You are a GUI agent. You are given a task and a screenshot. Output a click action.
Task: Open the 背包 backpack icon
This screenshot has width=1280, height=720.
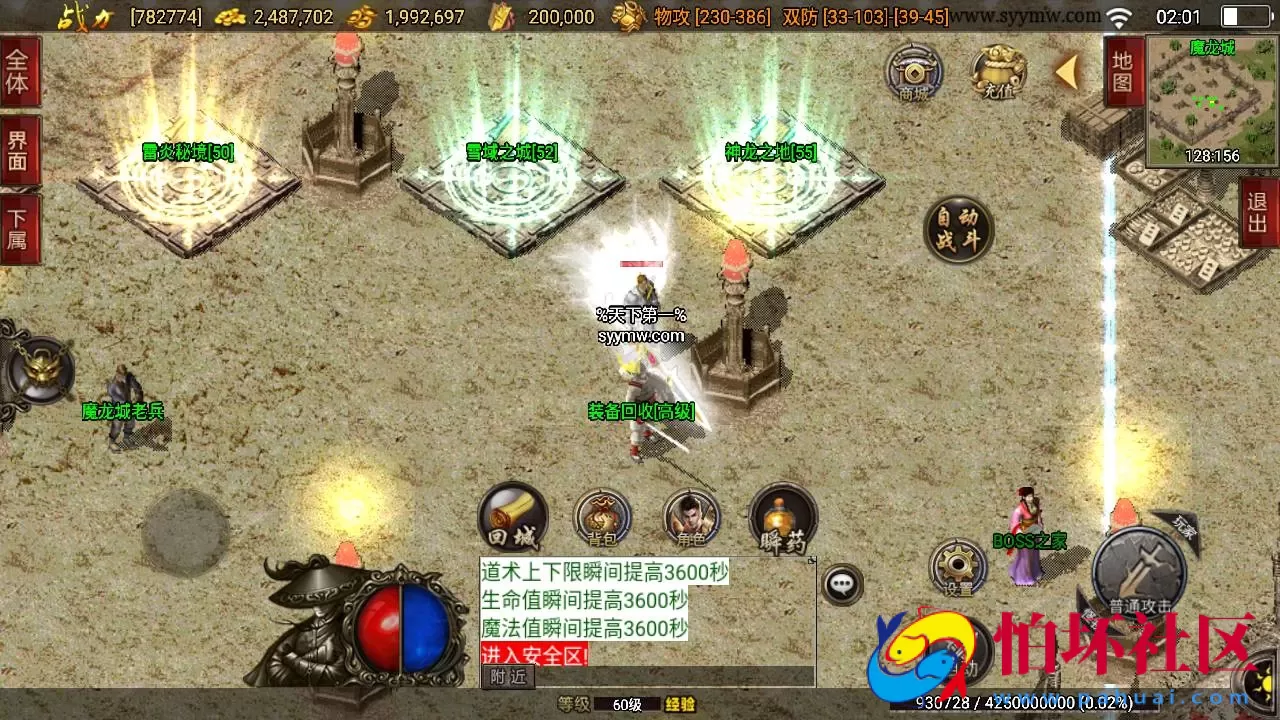(602, 517)
